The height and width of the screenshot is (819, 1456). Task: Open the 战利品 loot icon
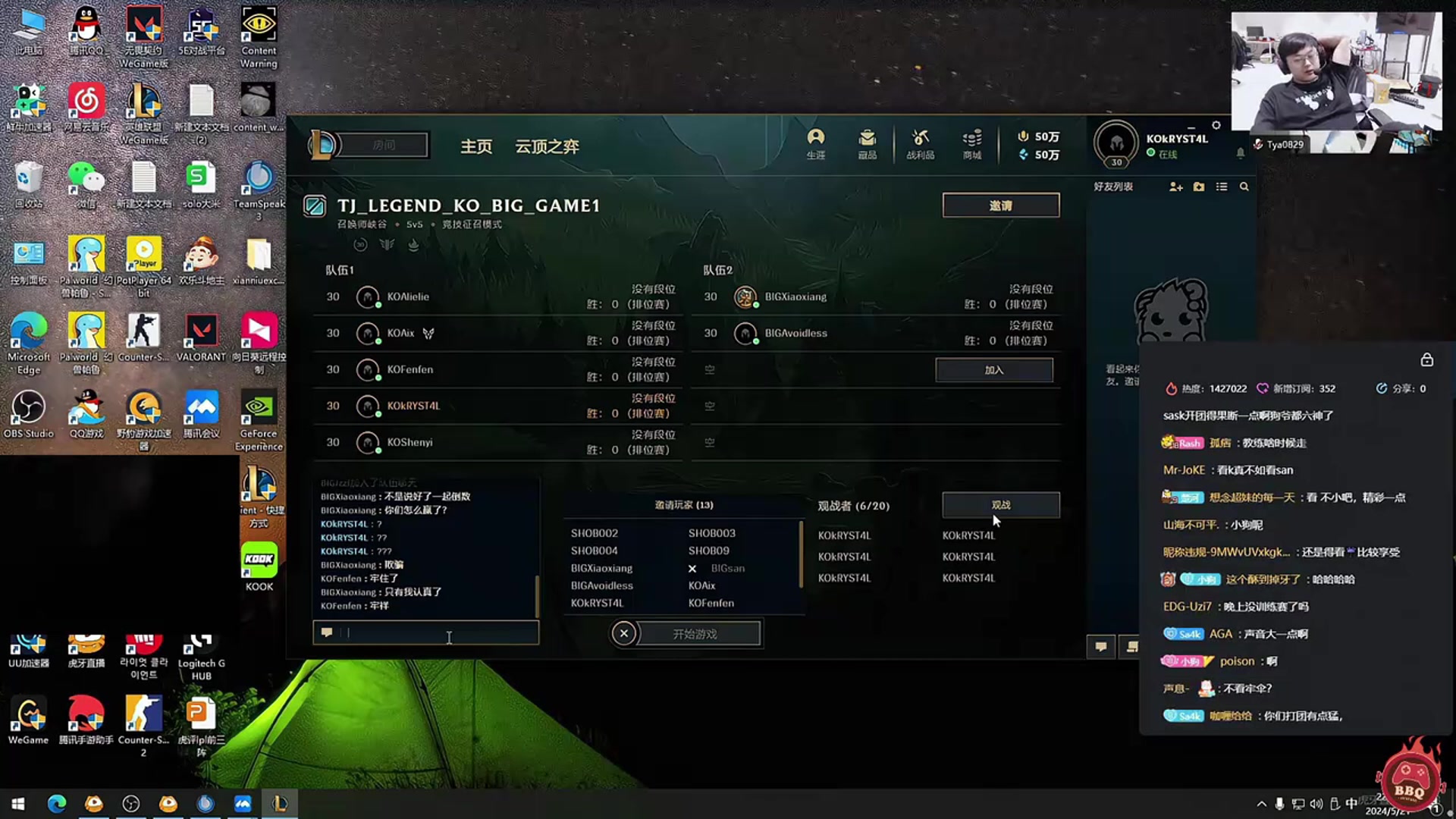pyautogui.click(x=920, y=143)
